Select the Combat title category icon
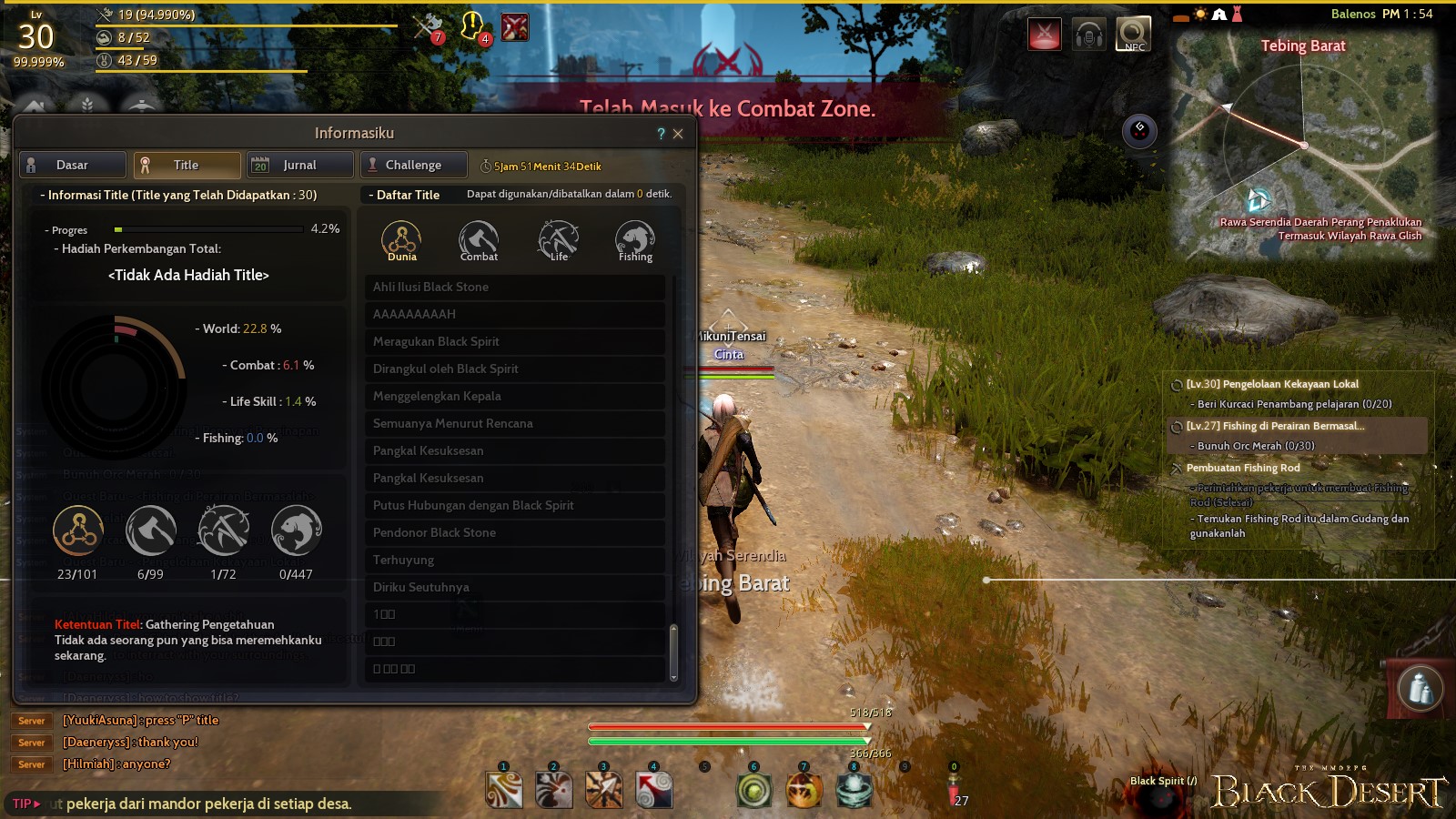 coord(478,237)
